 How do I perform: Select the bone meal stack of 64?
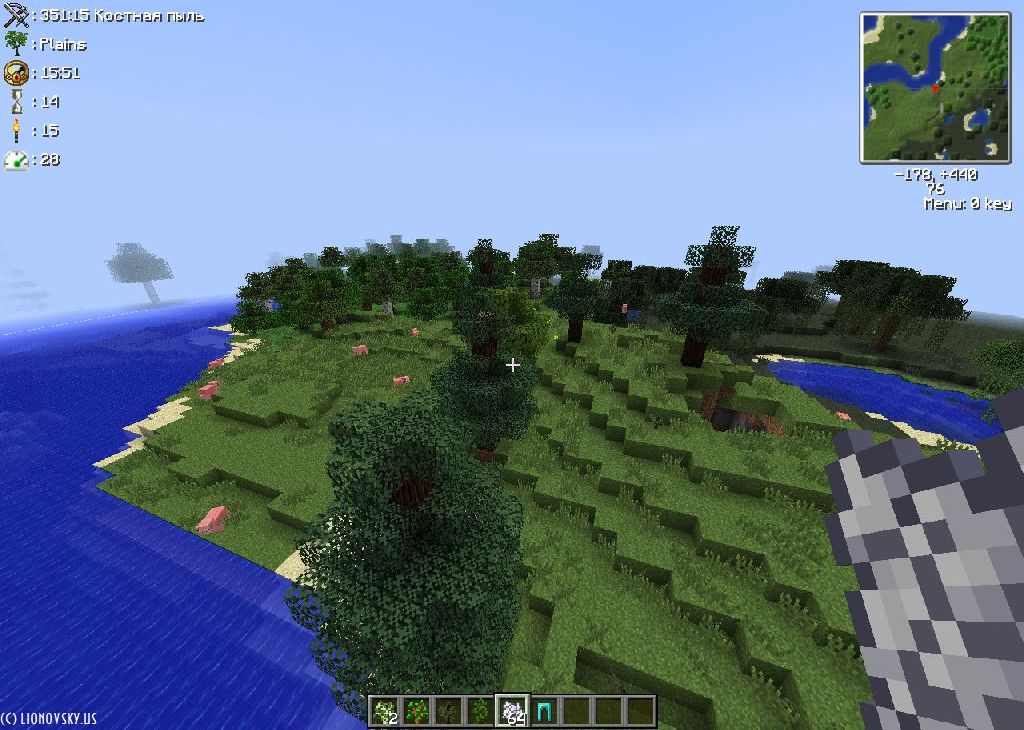click(513, 711)
